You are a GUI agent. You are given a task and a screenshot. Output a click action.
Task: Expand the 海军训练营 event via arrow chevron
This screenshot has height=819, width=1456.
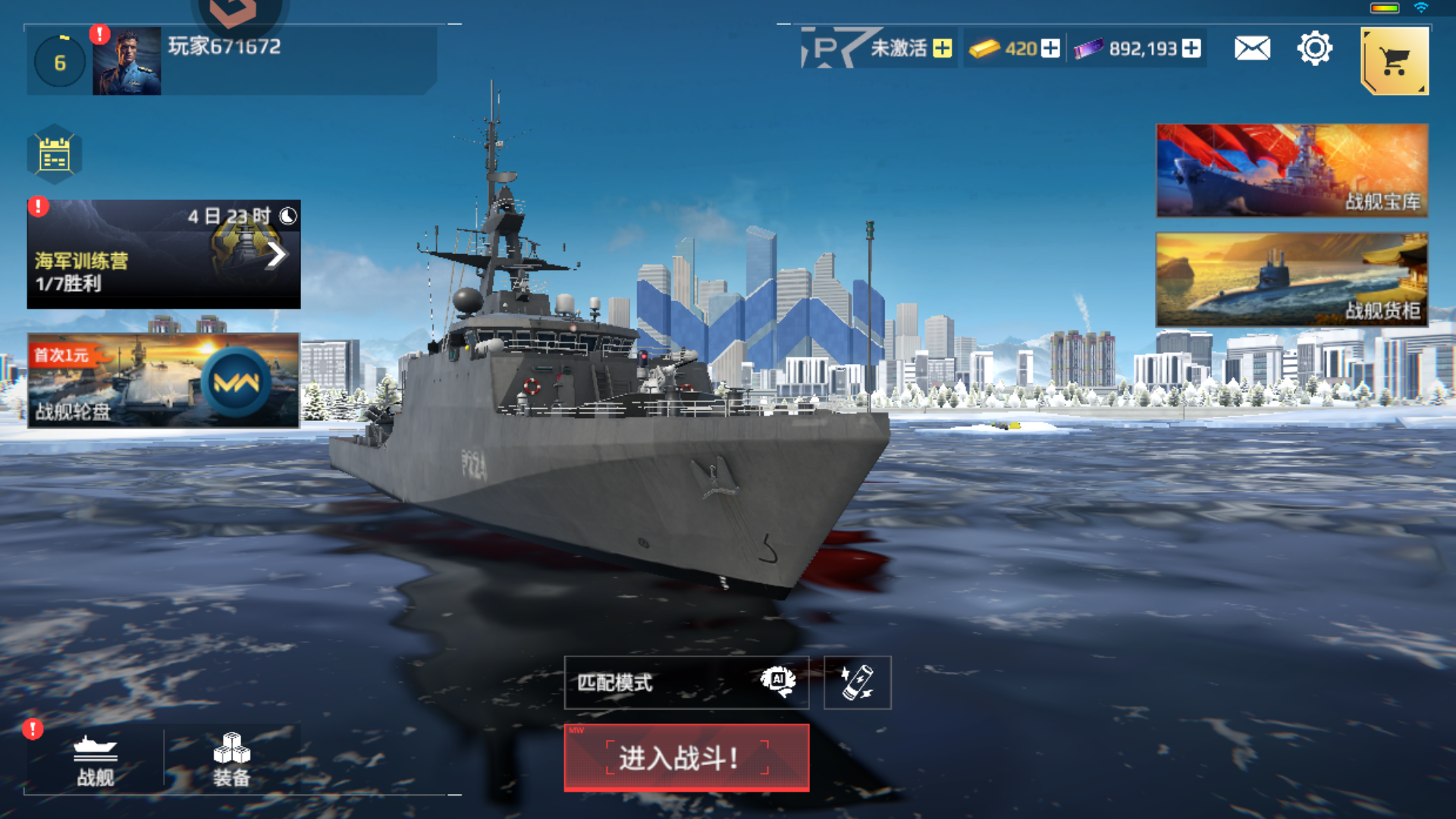(x=276, y=255)
